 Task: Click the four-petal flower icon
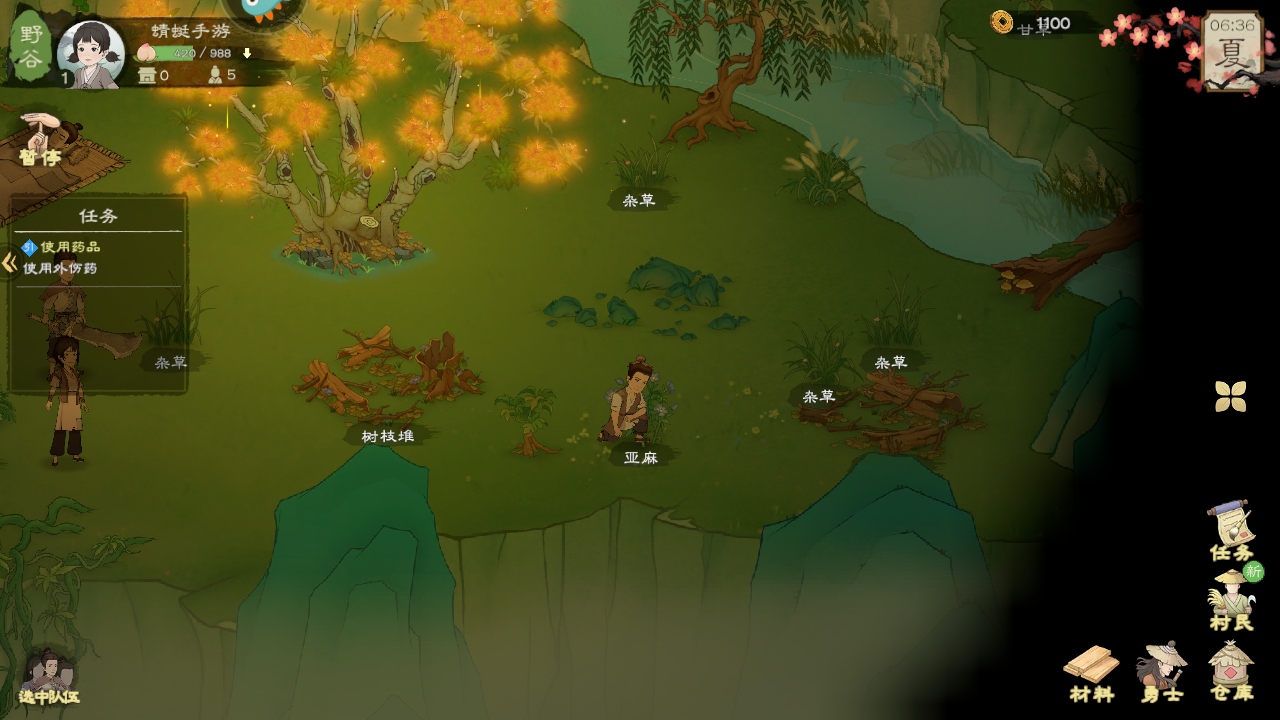coord(1231,396)
